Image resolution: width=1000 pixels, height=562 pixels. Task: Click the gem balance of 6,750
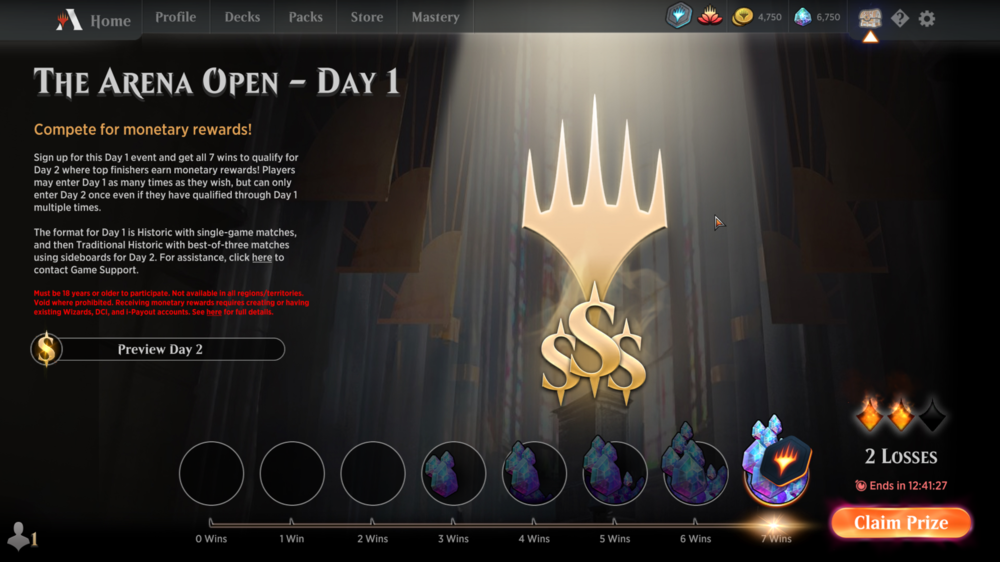(x=818, y=17)
